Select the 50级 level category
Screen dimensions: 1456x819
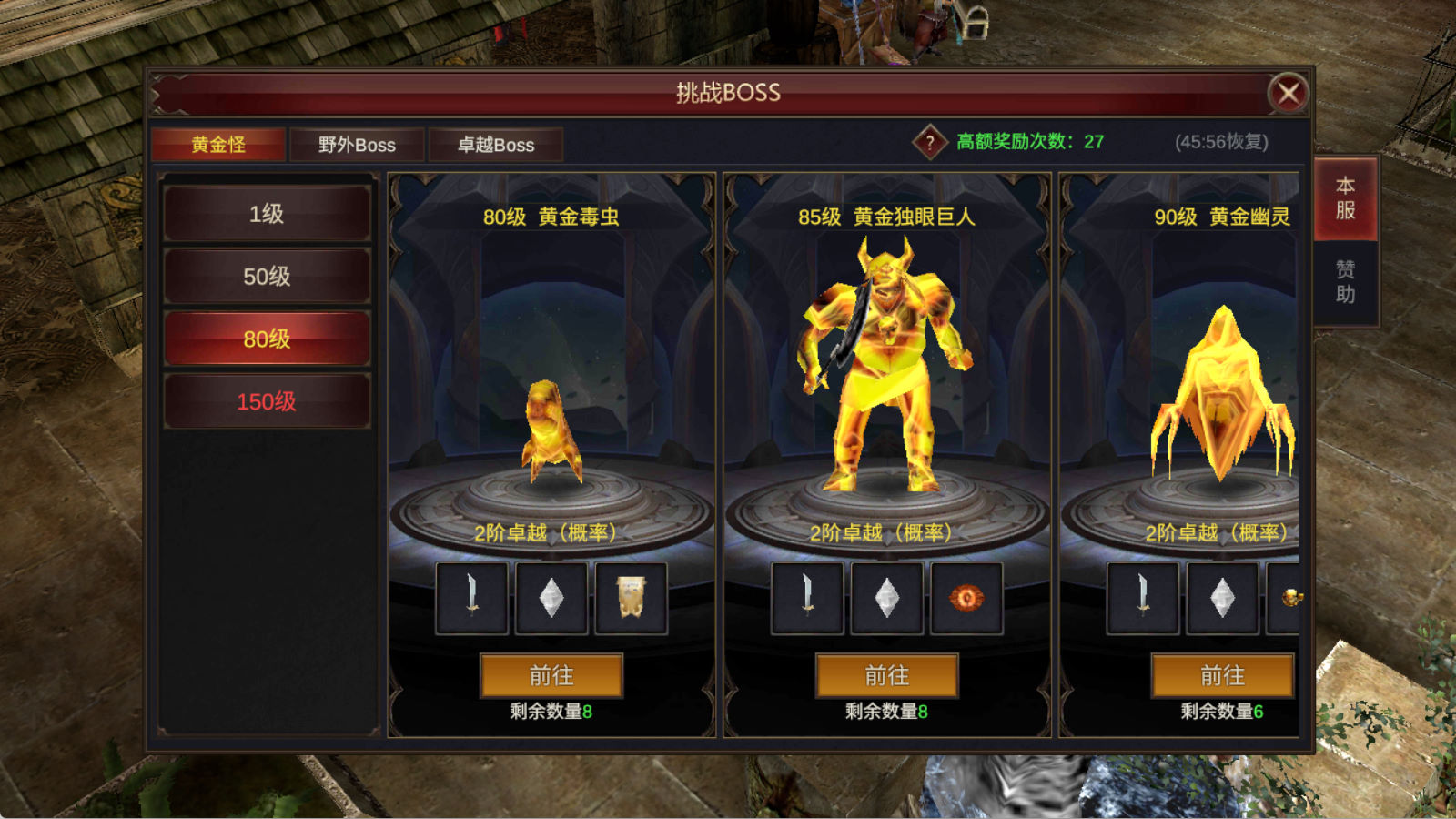pos(267,277)
